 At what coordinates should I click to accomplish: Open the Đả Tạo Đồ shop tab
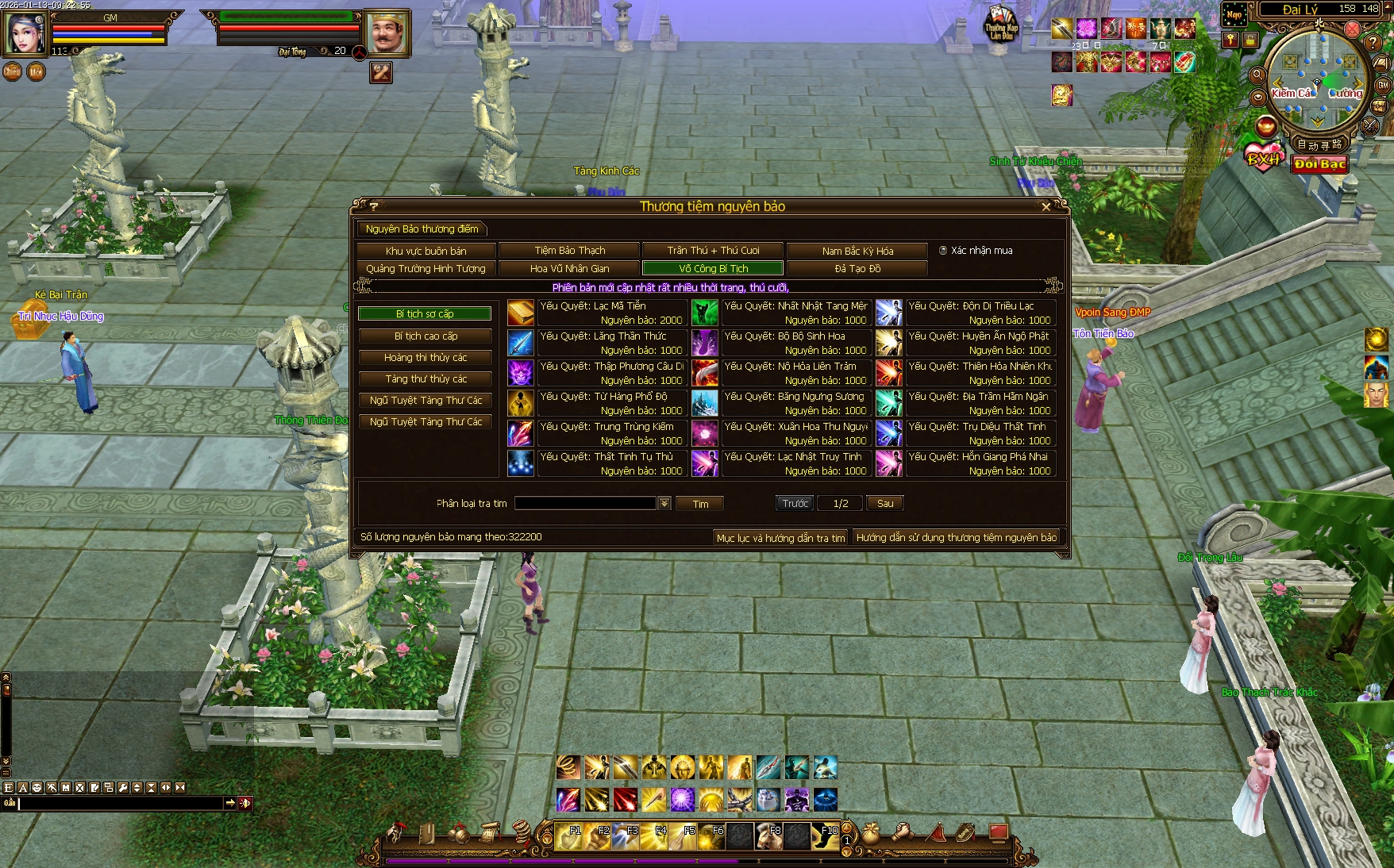click(x=857, y=269)
